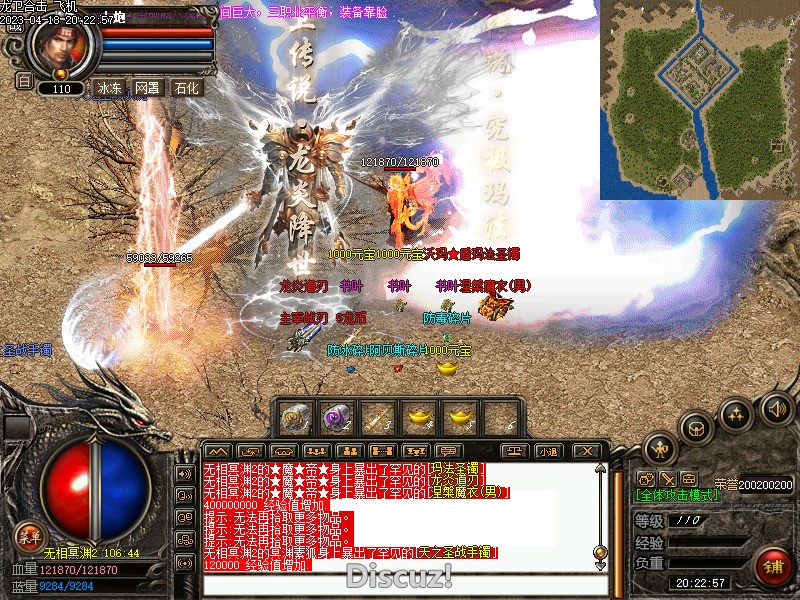
Task: Open the bag inventory round button
Action: tap(696, 428)
